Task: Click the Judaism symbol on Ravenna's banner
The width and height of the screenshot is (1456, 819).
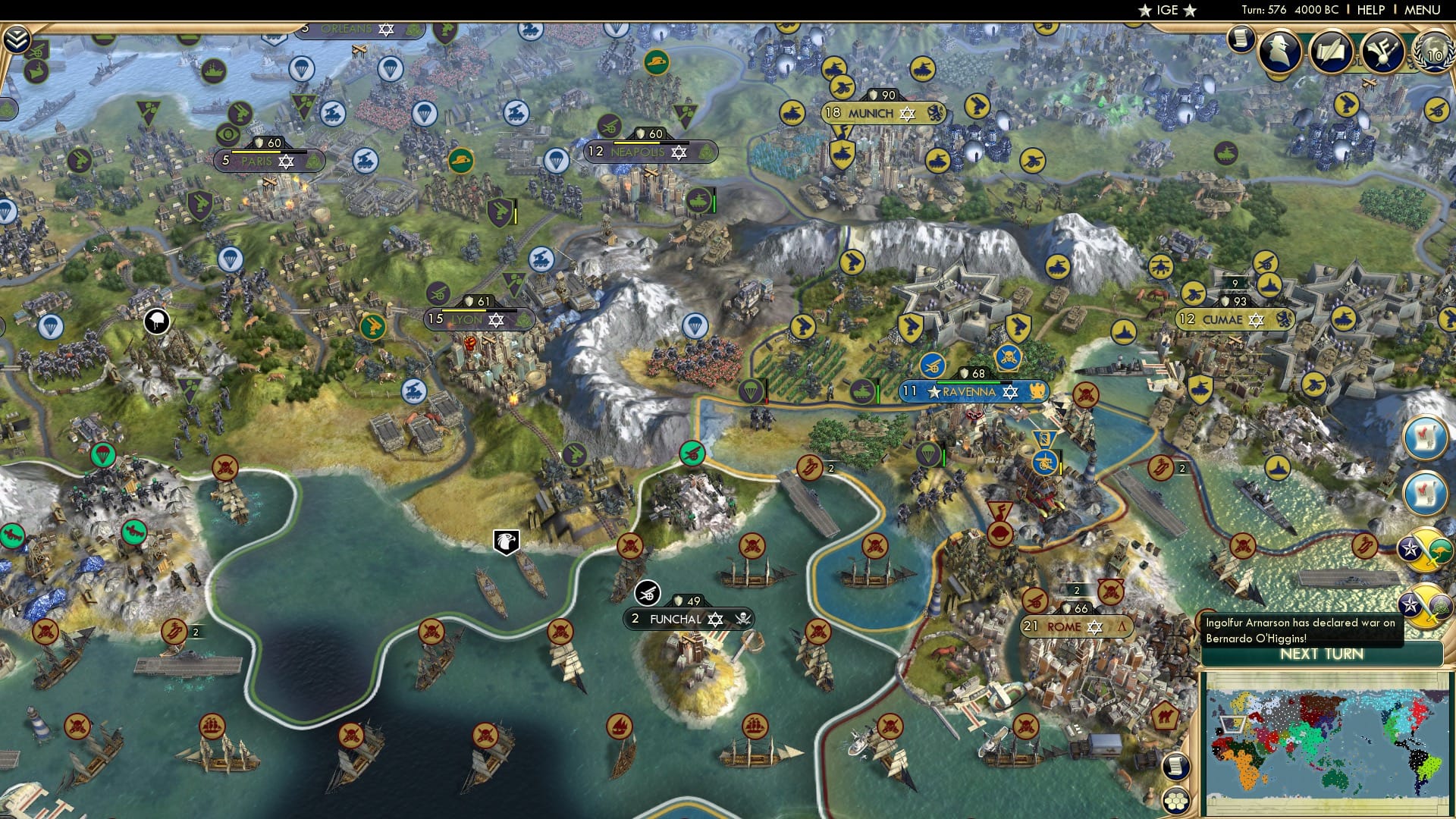Action: coord(1010,393)
